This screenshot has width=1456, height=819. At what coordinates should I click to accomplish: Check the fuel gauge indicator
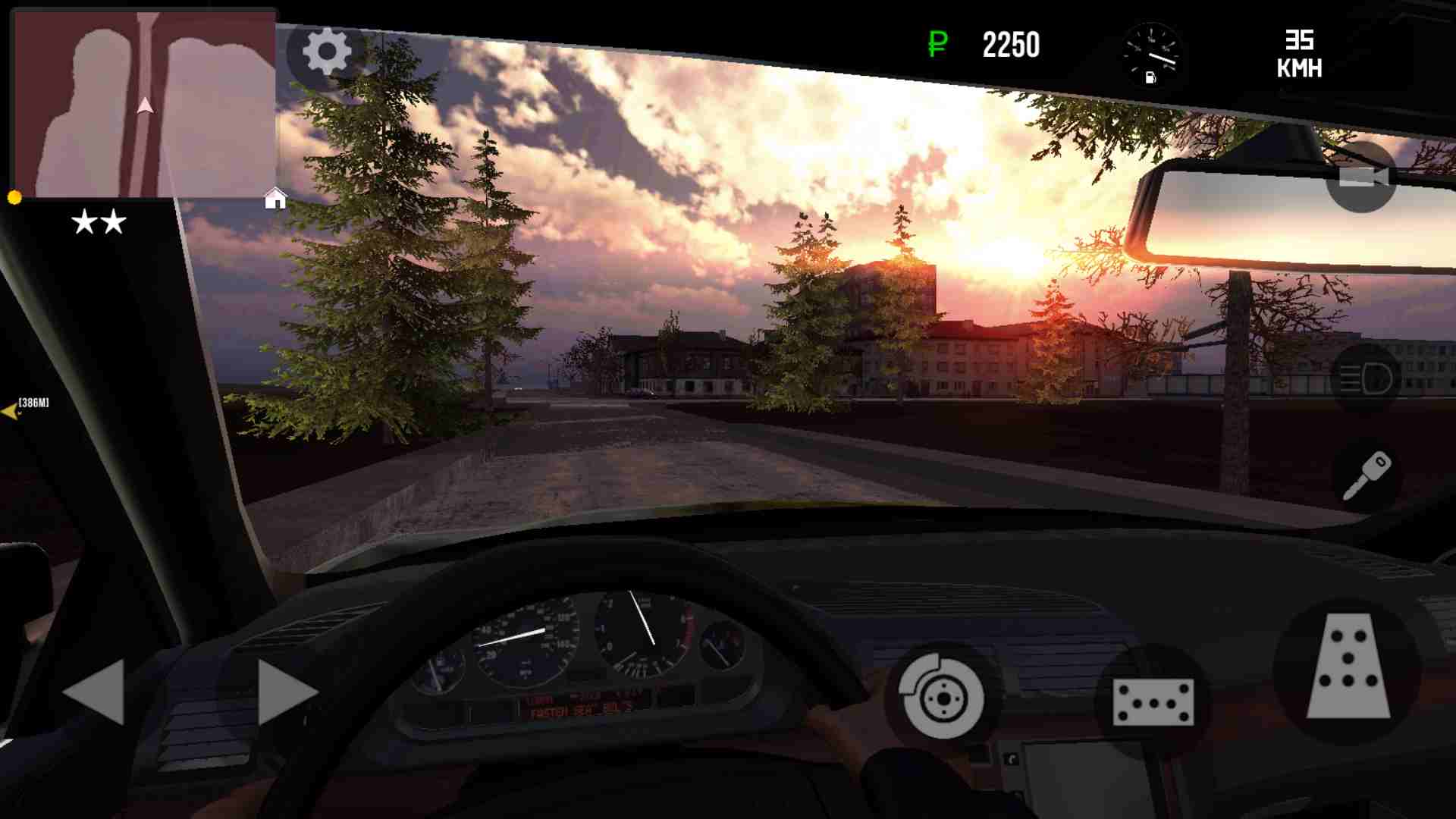[1151, 53]
